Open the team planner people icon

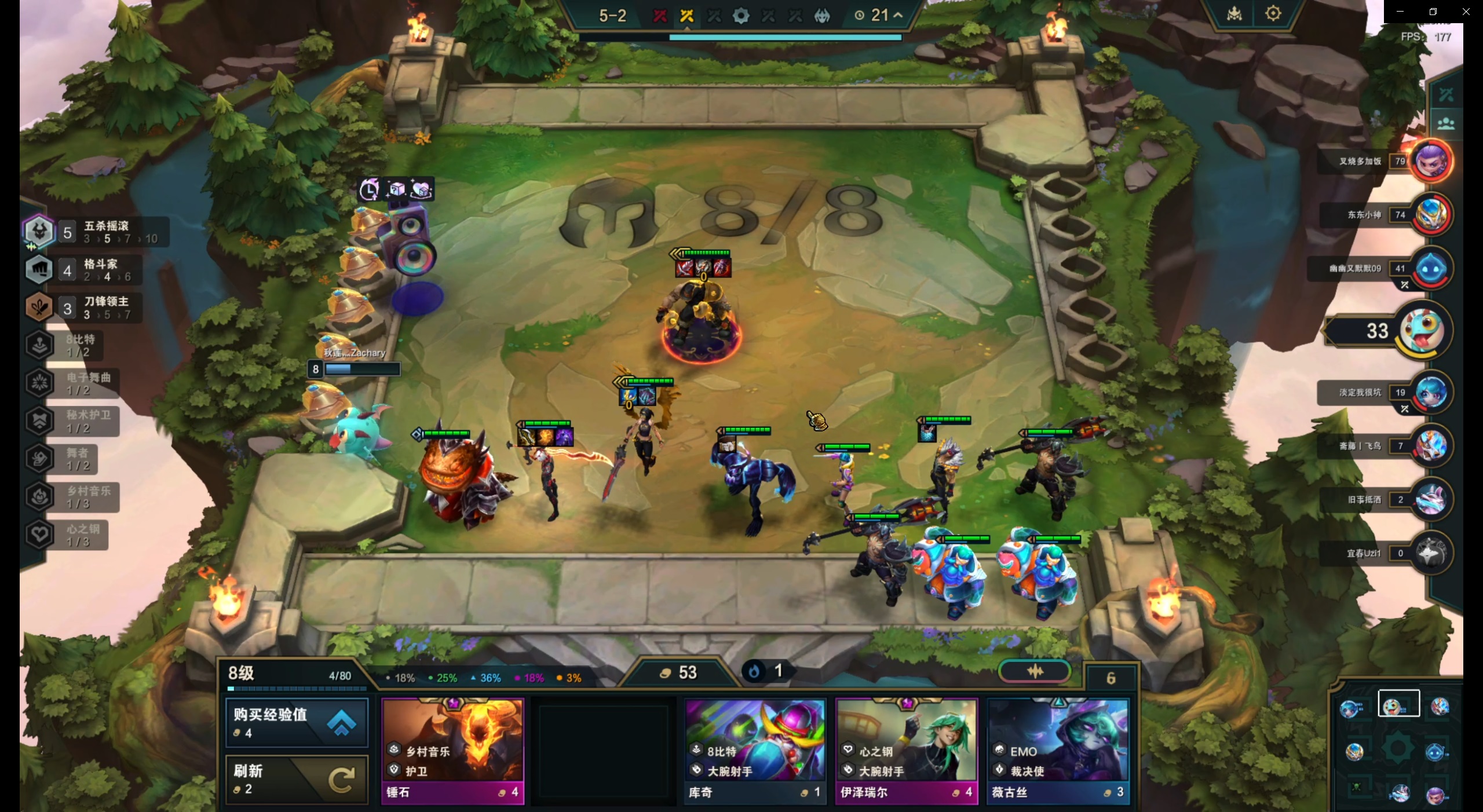pyautogui.click(x=1446, y=123)
